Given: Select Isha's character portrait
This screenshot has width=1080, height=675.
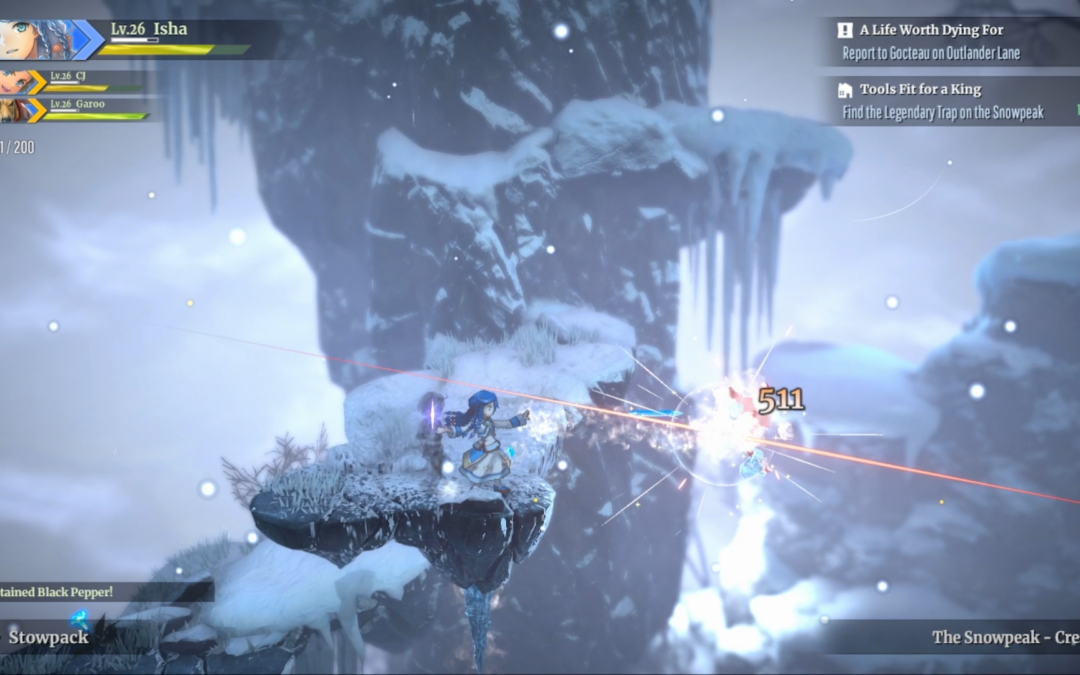Looking at the screenshot, I should (36, 40).
